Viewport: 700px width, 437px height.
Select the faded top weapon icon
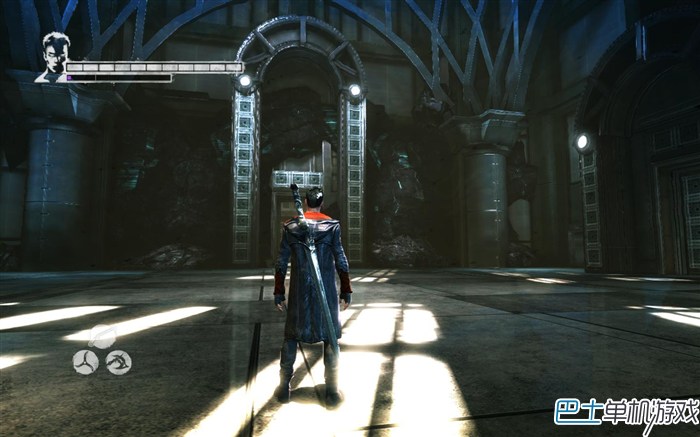tap(102, 337)
